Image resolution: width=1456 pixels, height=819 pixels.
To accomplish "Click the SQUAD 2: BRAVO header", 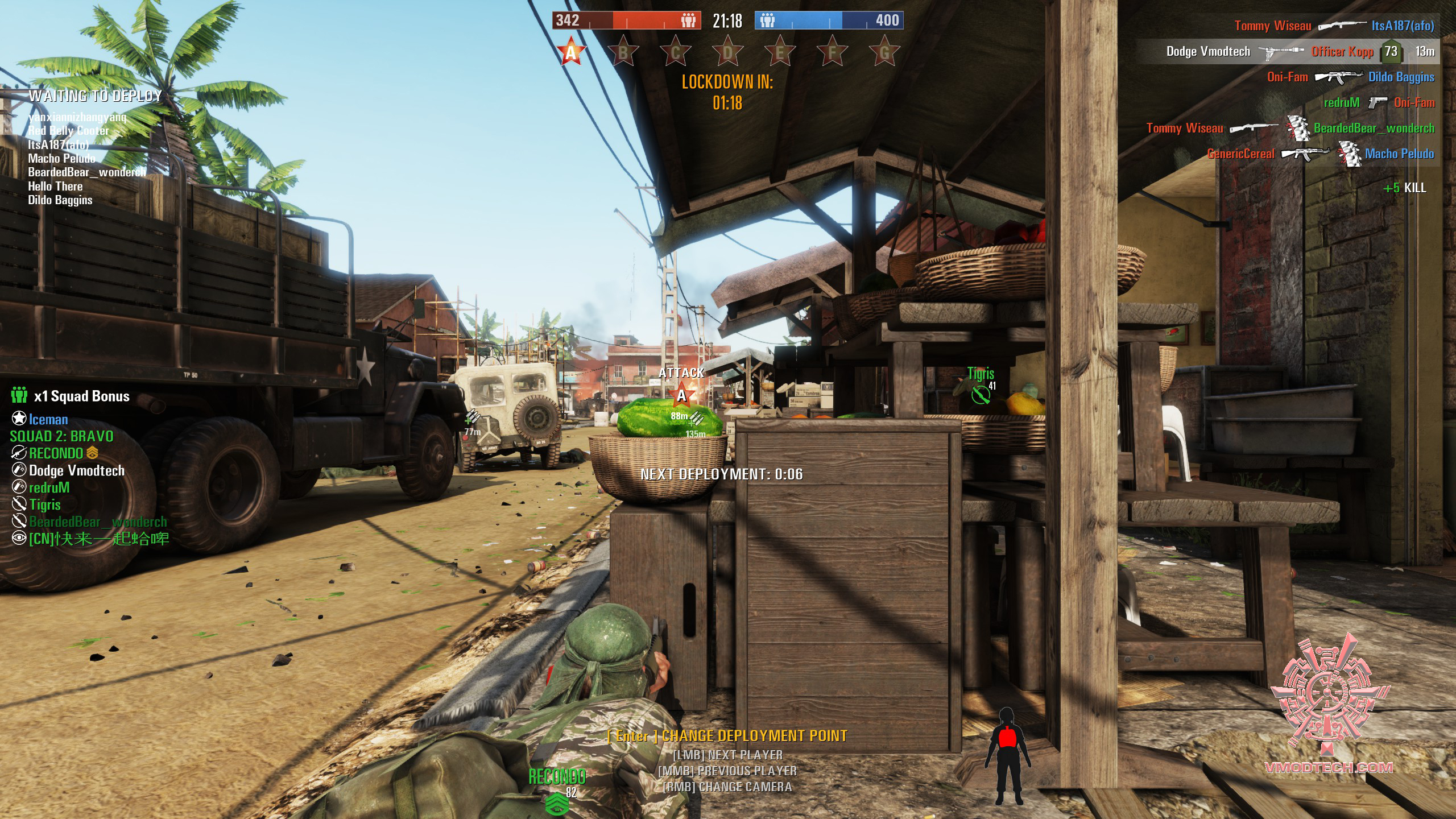I will [x=61, y=436].
